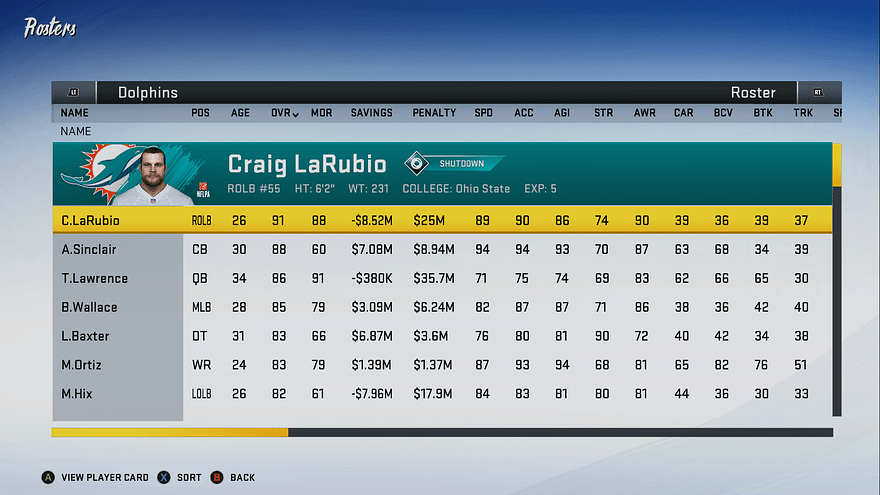Sort roster by the OVR column
The height and width of the screenshot is (495, 880).
click(284, 113)
